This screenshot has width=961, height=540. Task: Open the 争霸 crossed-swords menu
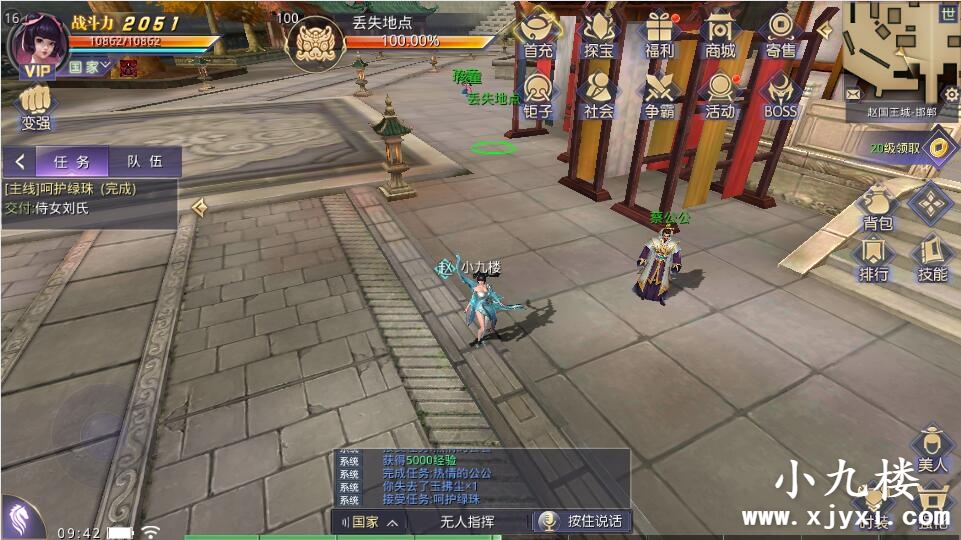pos(659,95)
